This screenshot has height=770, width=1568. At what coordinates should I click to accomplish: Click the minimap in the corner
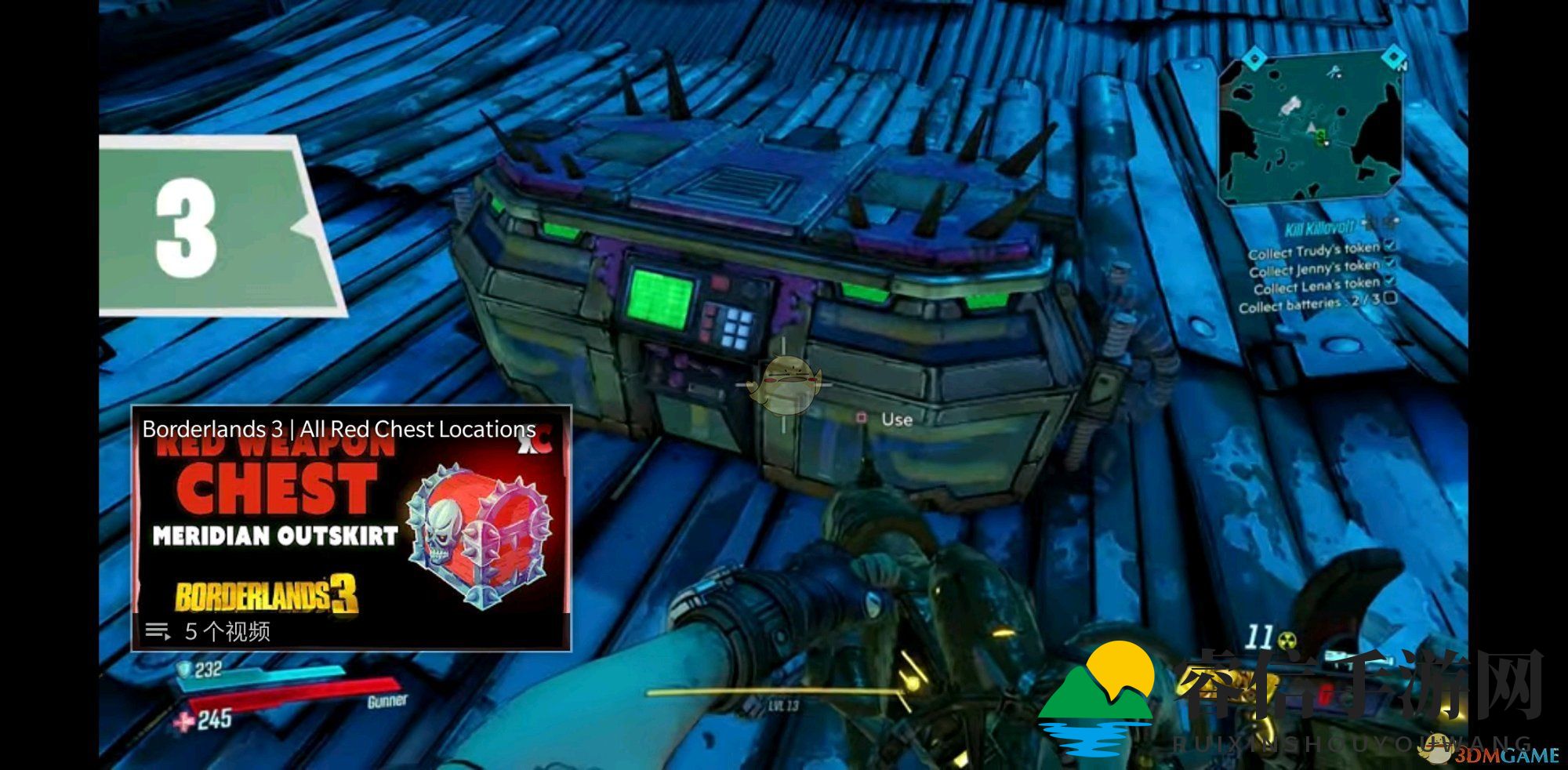click(1311, 127)
